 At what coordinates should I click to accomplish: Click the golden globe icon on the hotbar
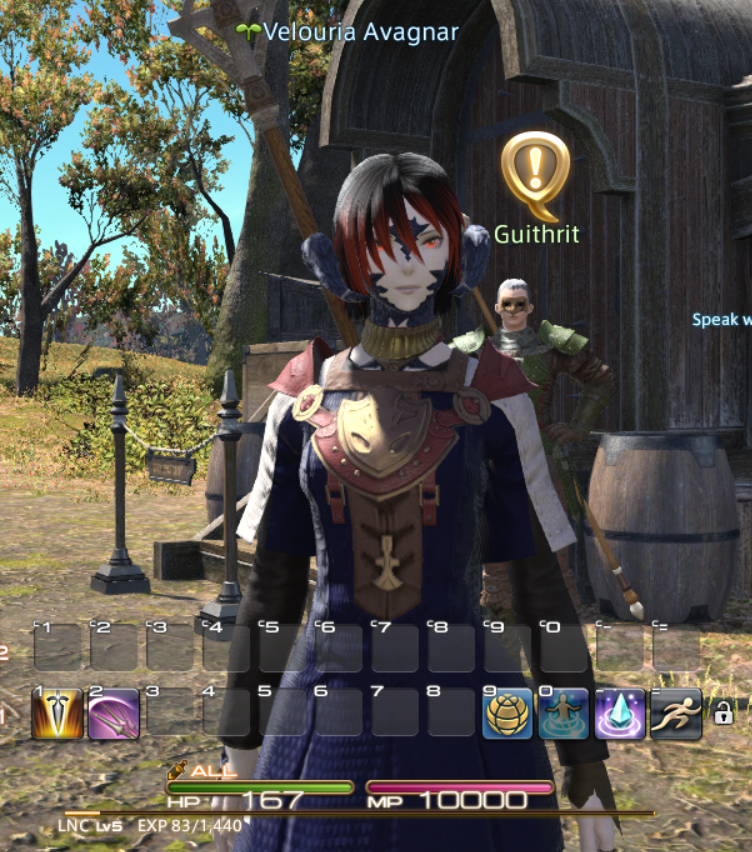coord(507,713)
